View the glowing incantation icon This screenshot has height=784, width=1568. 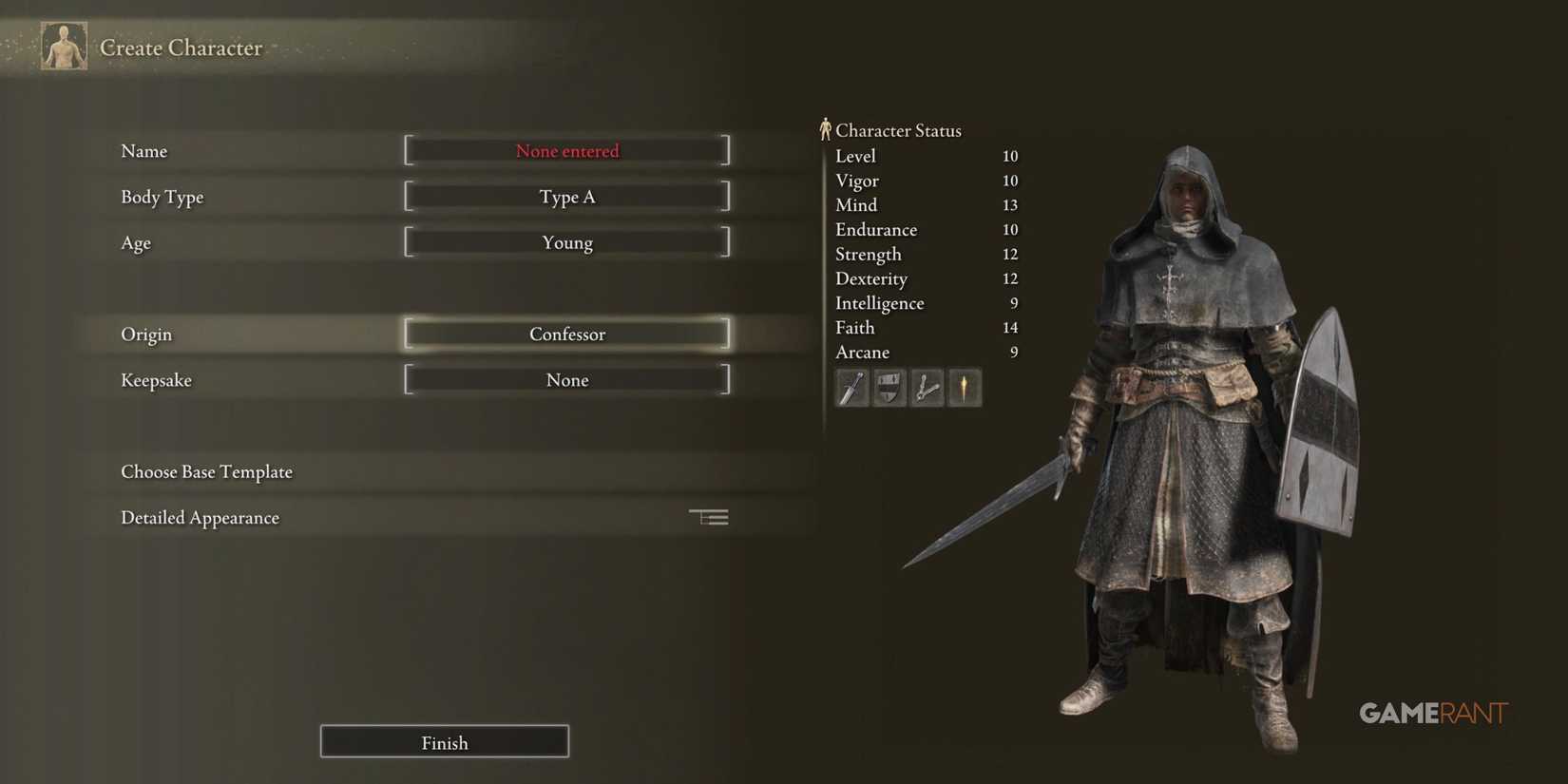click(965, 387)
